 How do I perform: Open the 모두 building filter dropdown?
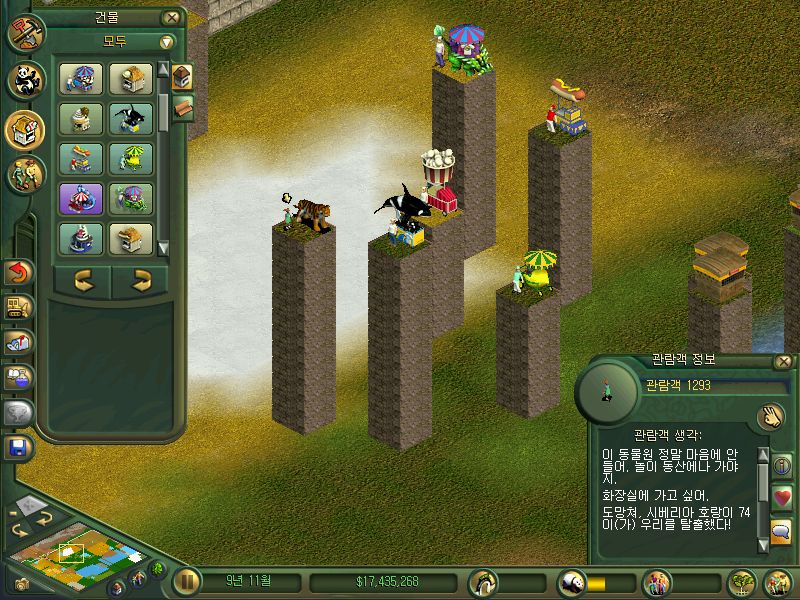tap(166, 42)
